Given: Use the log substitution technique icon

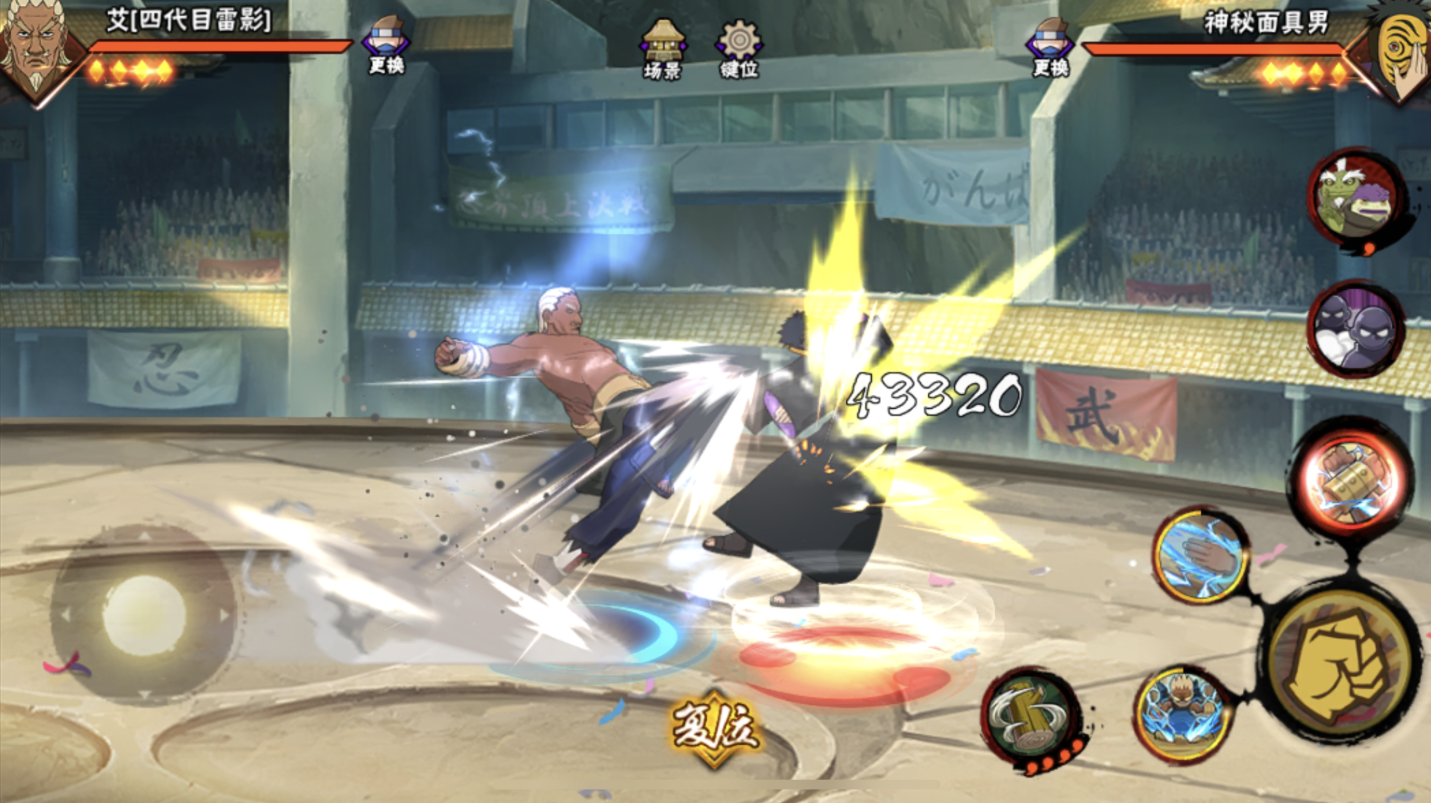Looking at the screenshot, I should (1033, 716).
